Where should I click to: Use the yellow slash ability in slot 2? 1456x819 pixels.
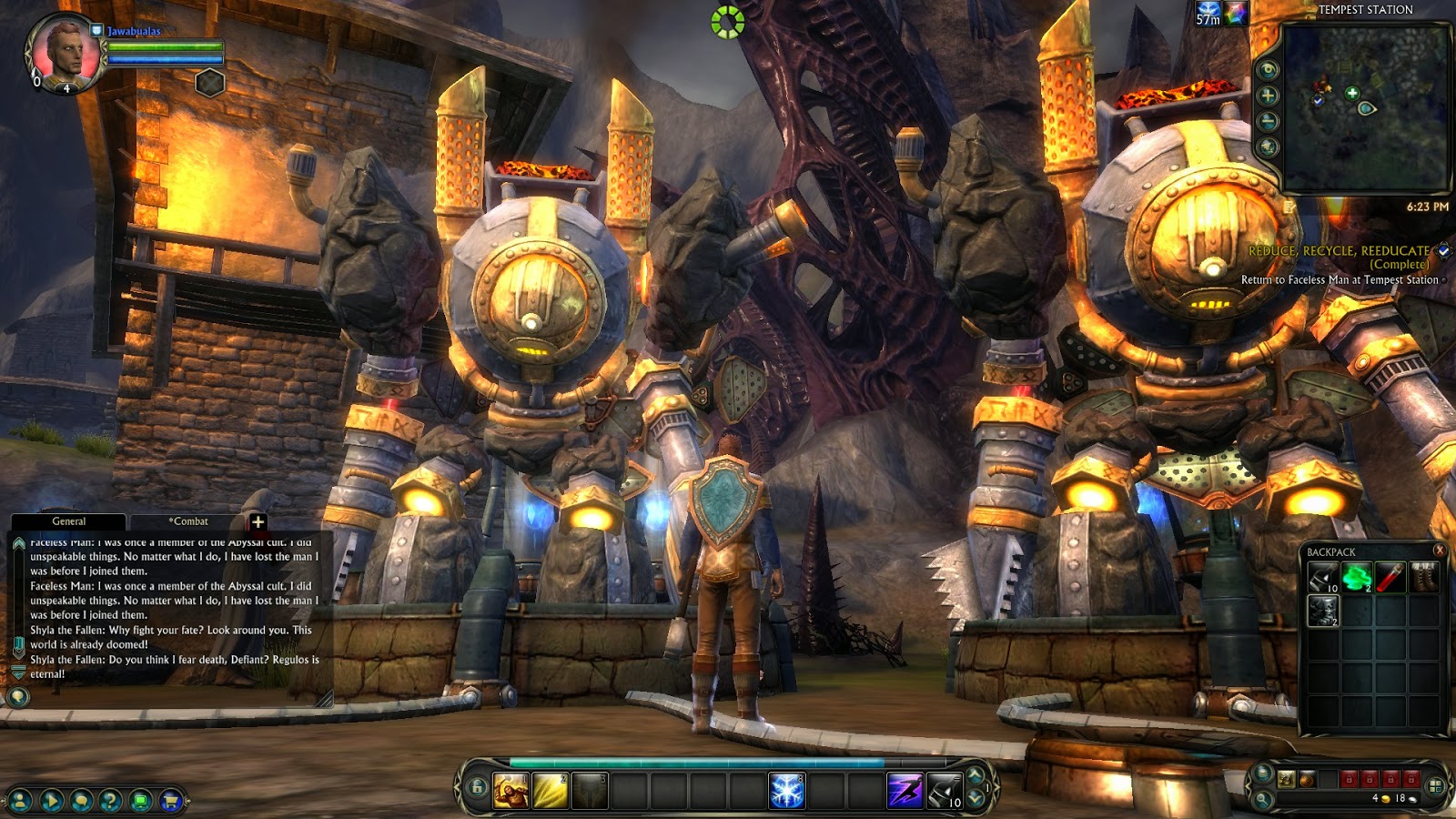(x=550, y=790)
